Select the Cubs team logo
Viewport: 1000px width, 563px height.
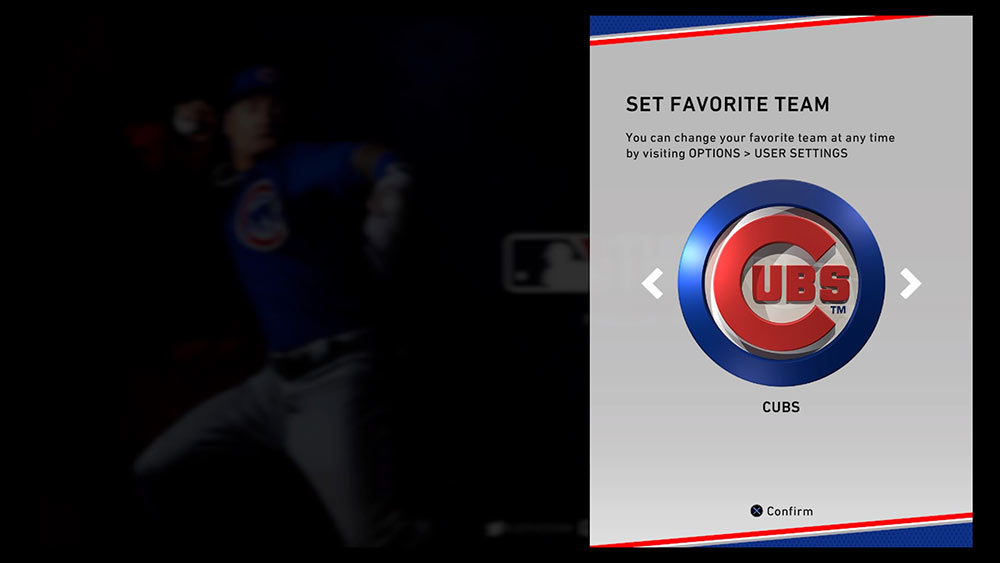781,284
